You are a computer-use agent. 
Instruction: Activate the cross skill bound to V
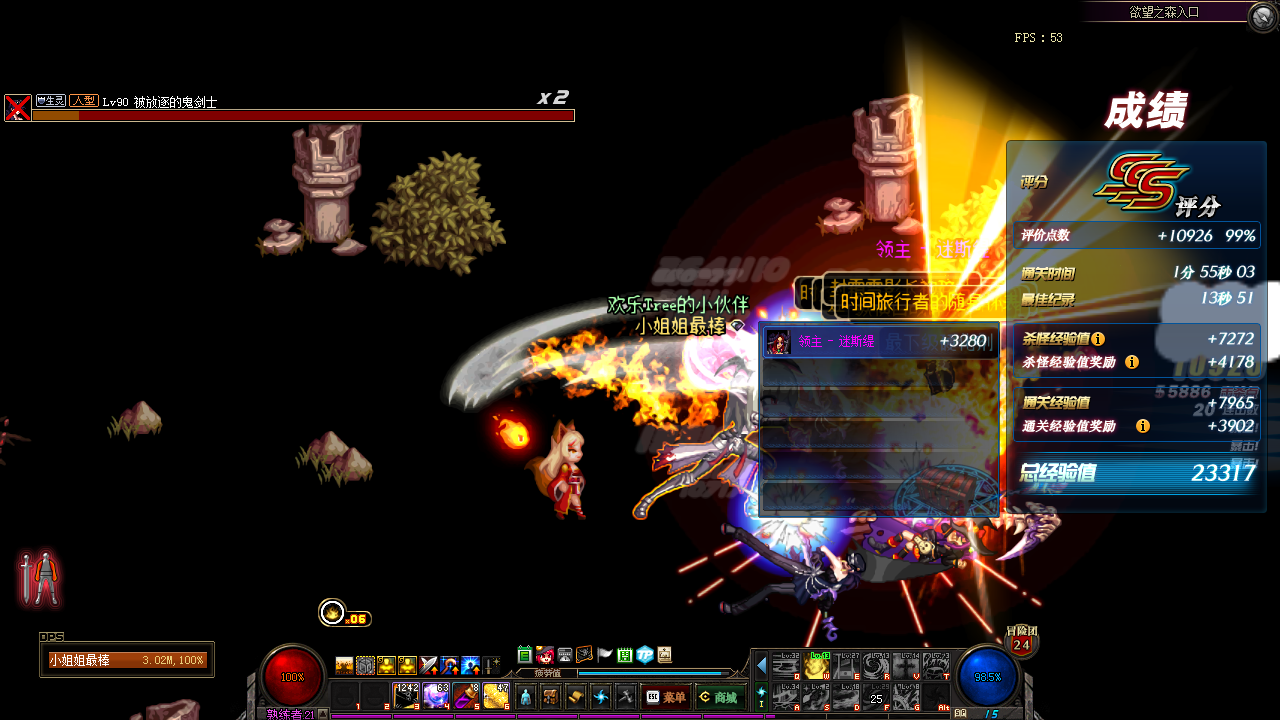(x=907, y=667)
